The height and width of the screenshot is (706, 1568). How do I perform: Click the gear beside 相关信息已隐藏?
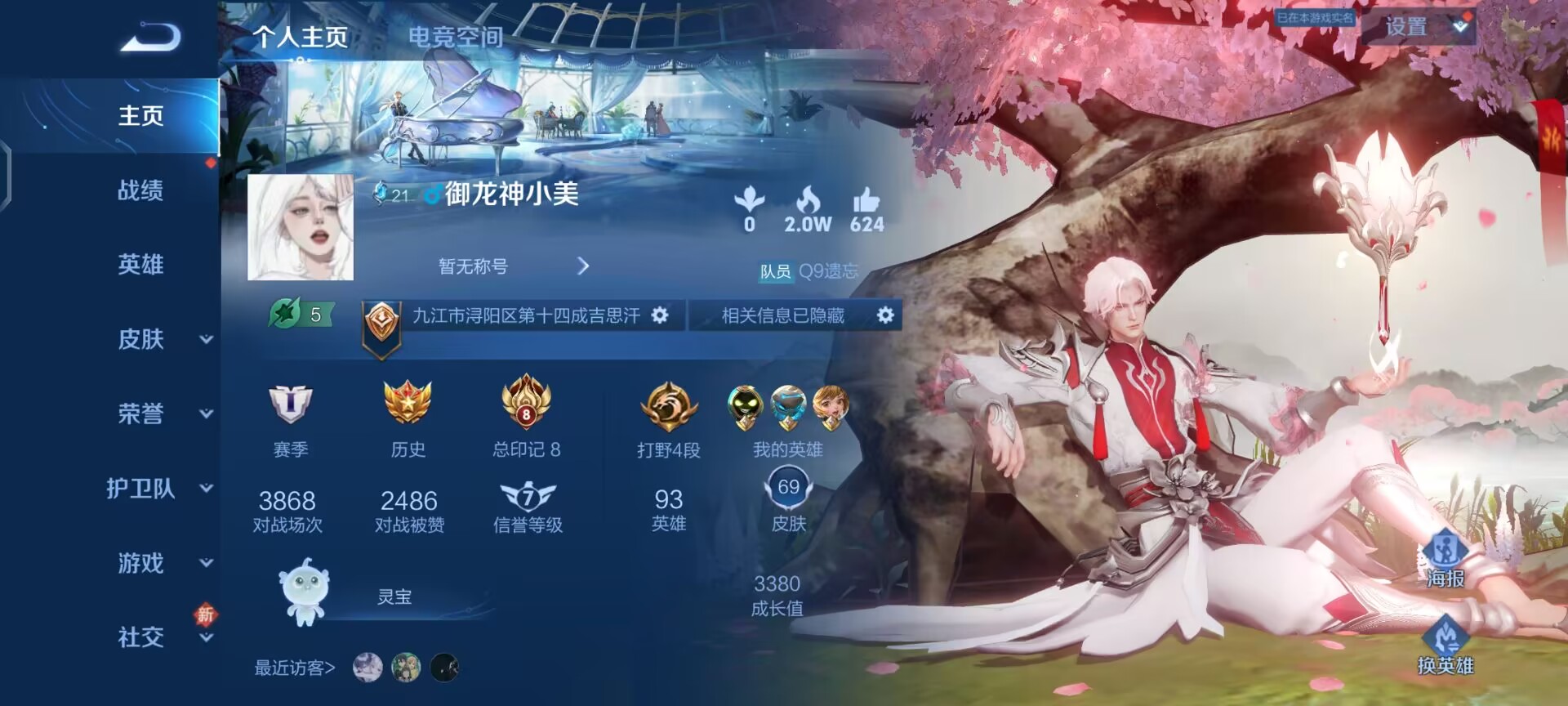pos(884,315)
